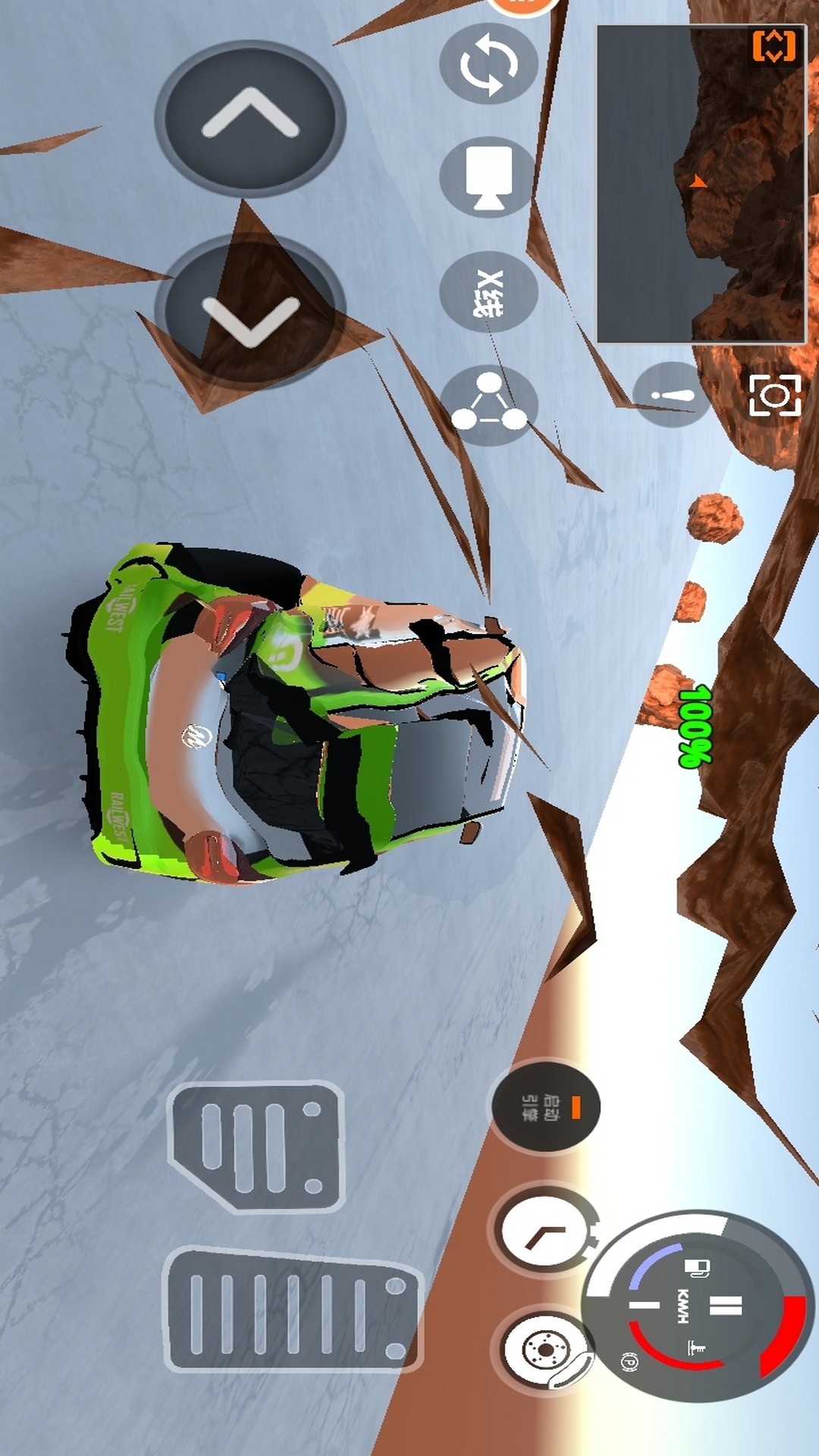Click the camera focus frame icon
Image resolution: width=819 pixels, height=1456 pixels.
tap(775, 395)
